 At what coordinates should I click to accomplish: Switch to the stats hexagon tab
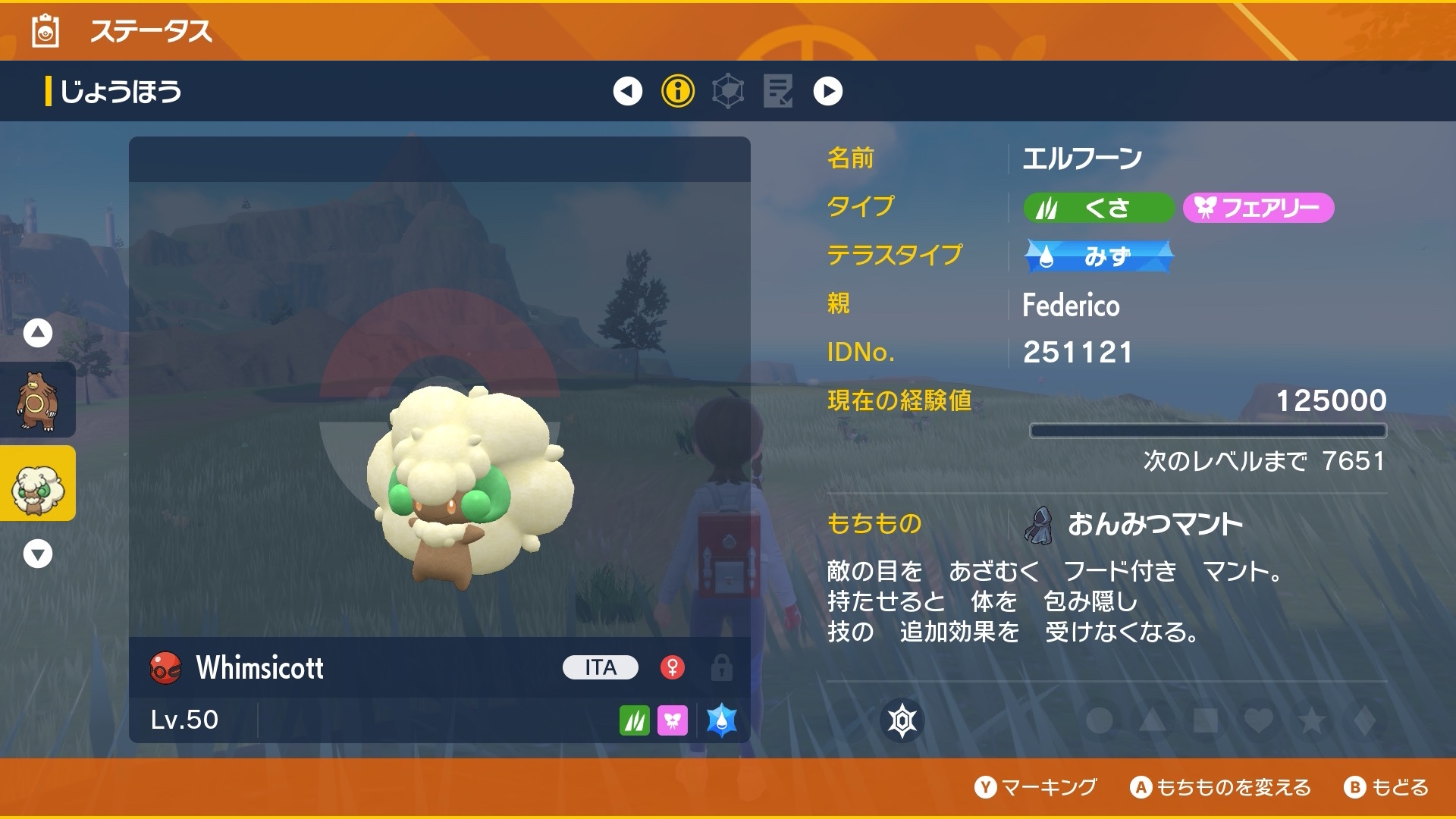tap(728, 91)
